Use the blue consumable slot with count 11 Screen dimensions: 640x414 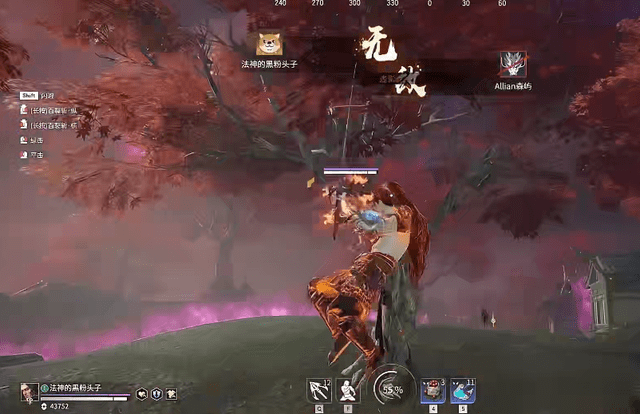462,390
